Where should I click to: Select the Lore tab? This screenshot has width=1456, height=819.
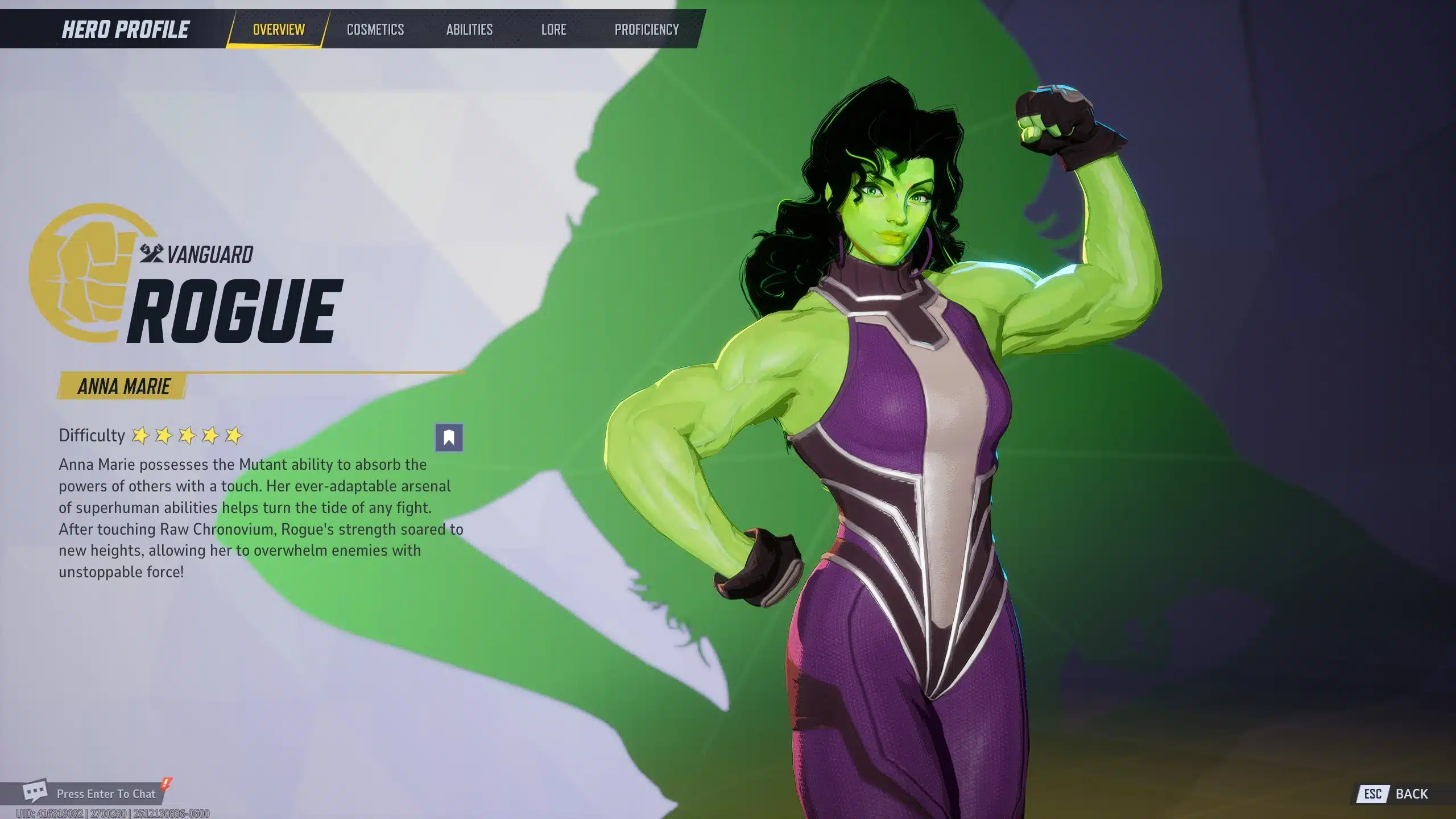point(553,30)
